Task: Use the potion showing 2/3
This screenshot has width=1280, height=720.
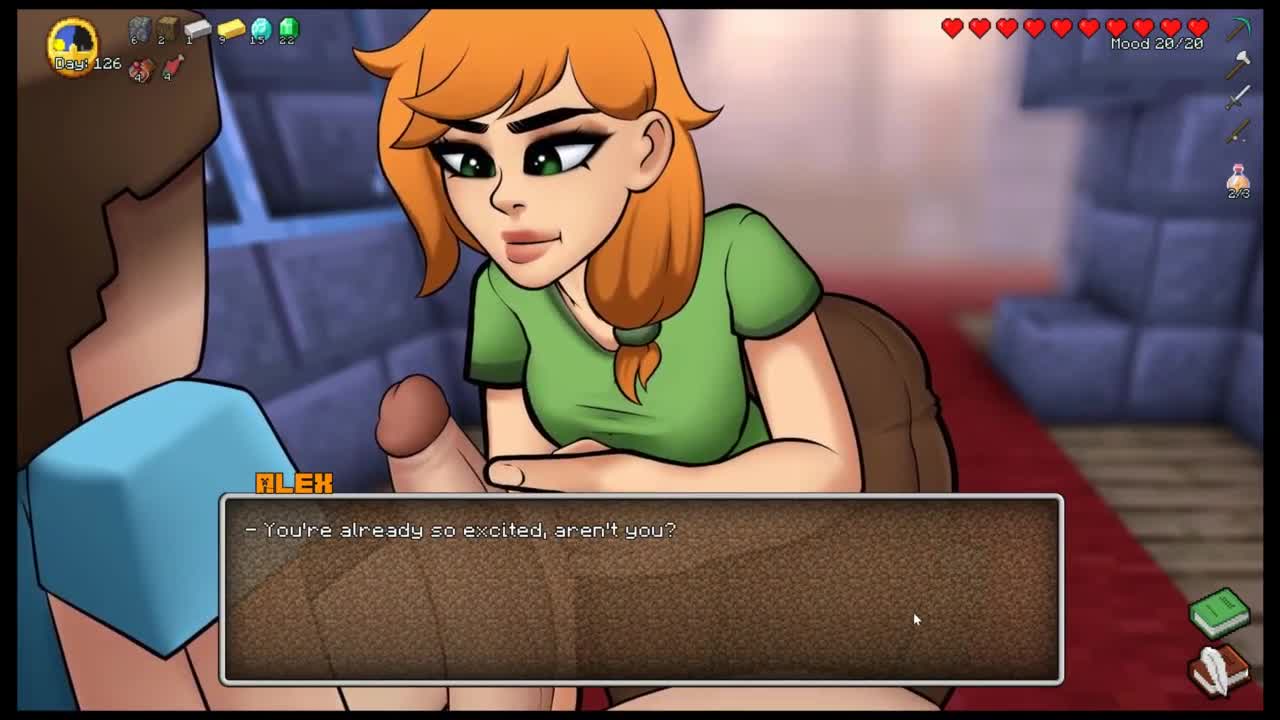Action: [x=1239, y=180]
